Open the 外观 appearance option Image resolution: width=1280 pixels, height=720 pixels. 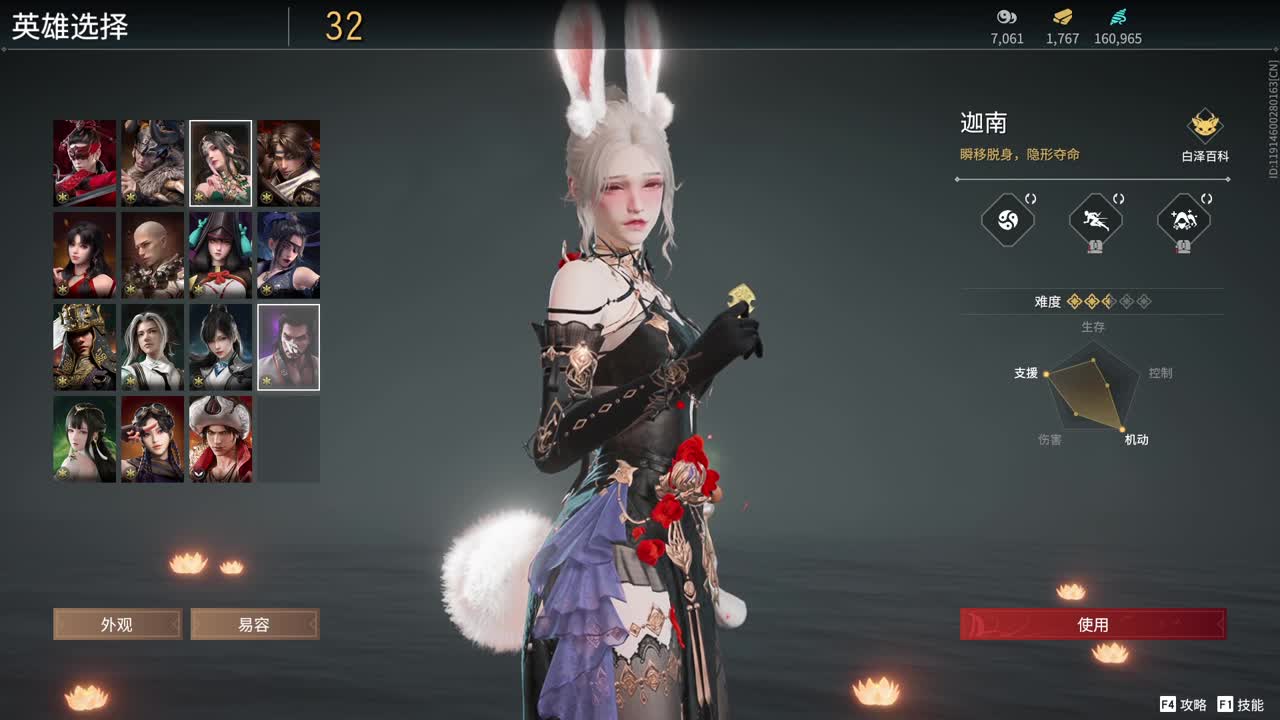[x=117, y=624]
